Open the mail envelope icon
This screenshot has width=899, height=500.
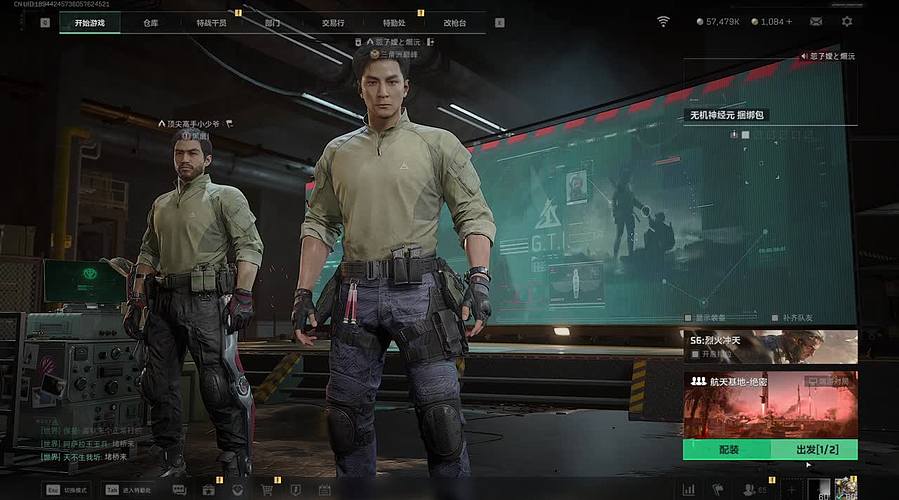(816, 21)
